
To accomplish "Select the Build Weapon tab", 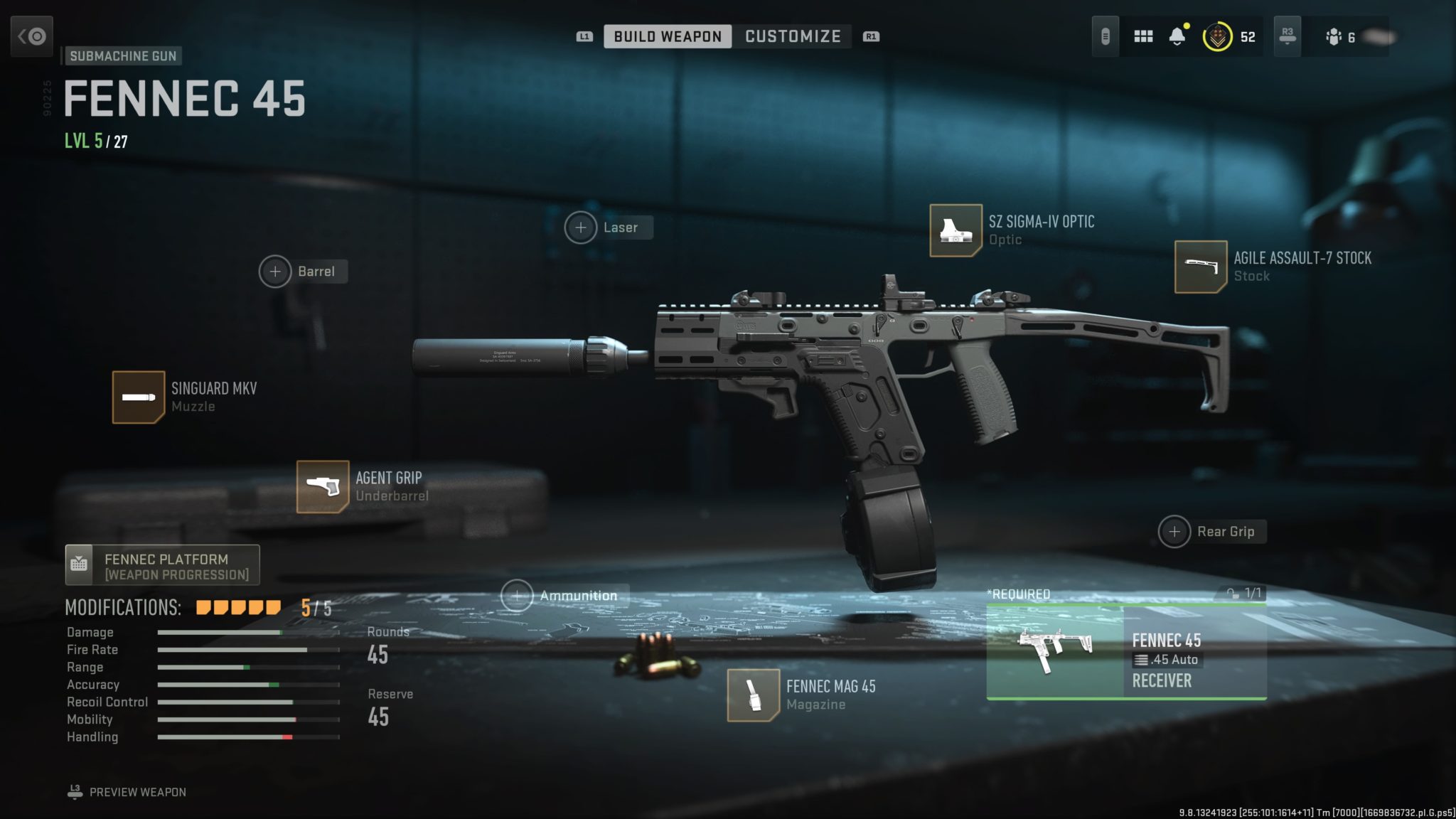I will coord(666,36).
